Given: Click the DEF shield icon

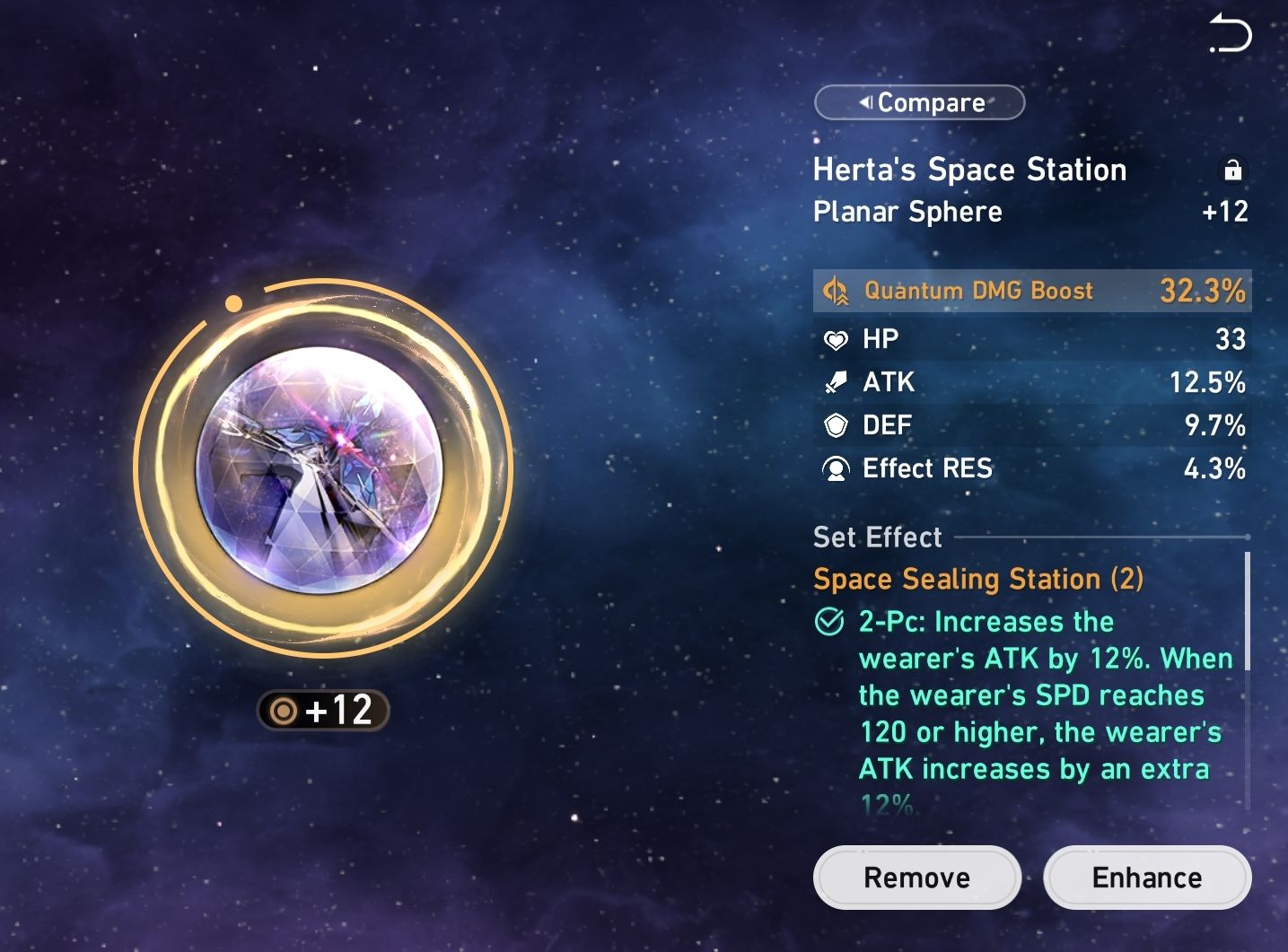Looking at the screenshot, I should tap(835, 425).
